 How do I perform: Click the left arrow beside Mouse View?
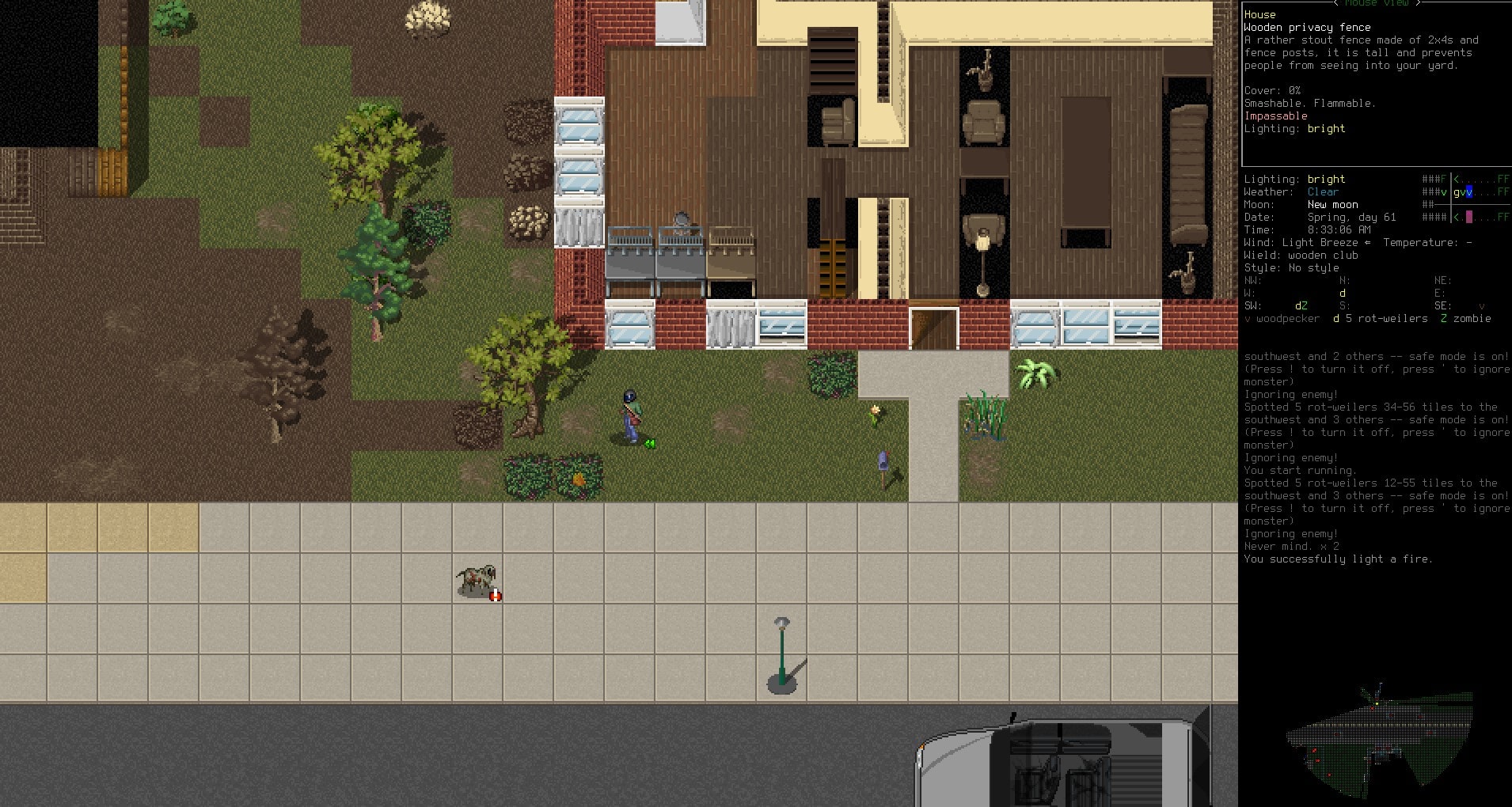point(1335,3)
